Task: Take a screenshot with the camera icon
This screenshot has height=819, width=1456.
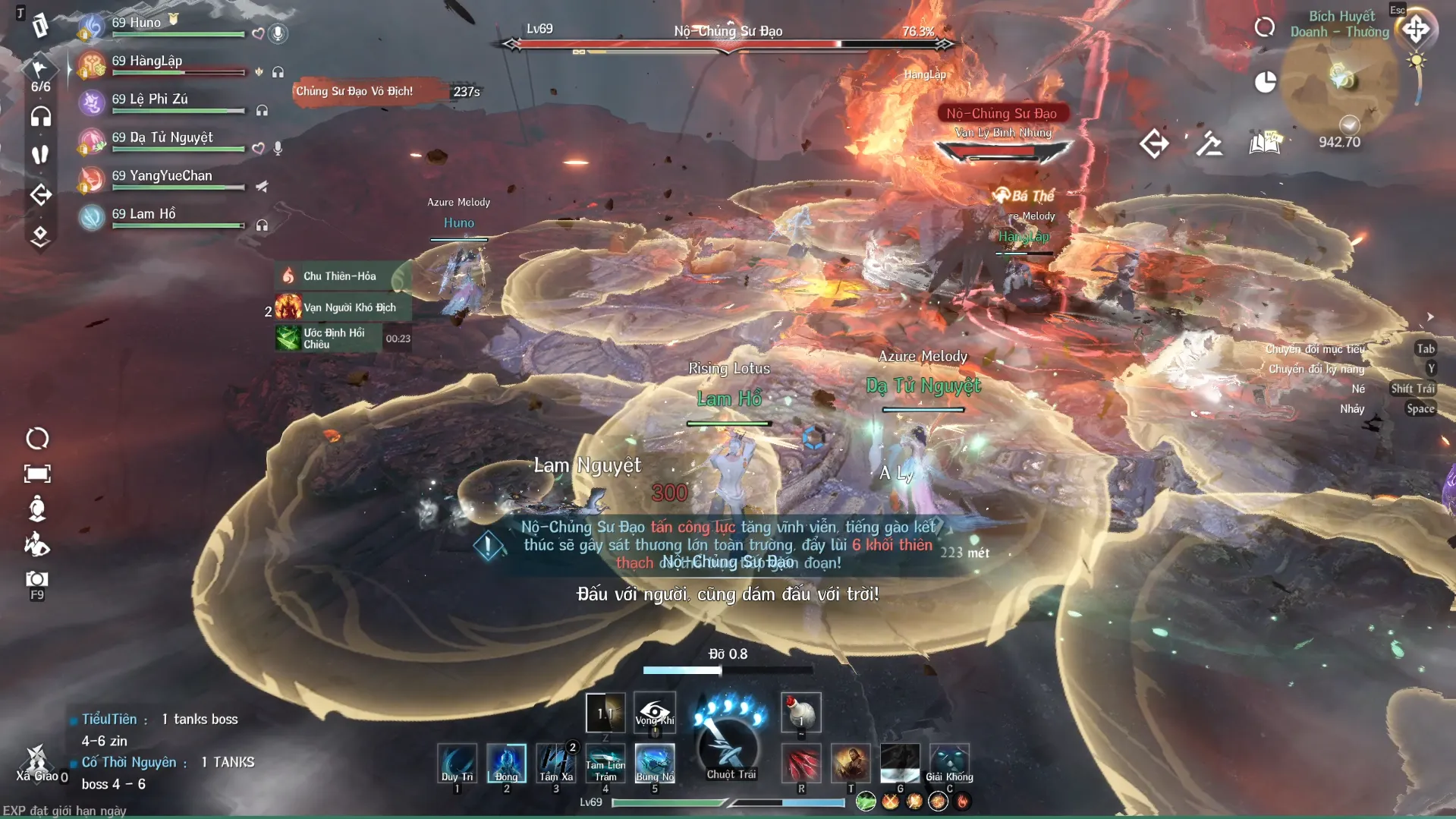Action: coord(36,580)
